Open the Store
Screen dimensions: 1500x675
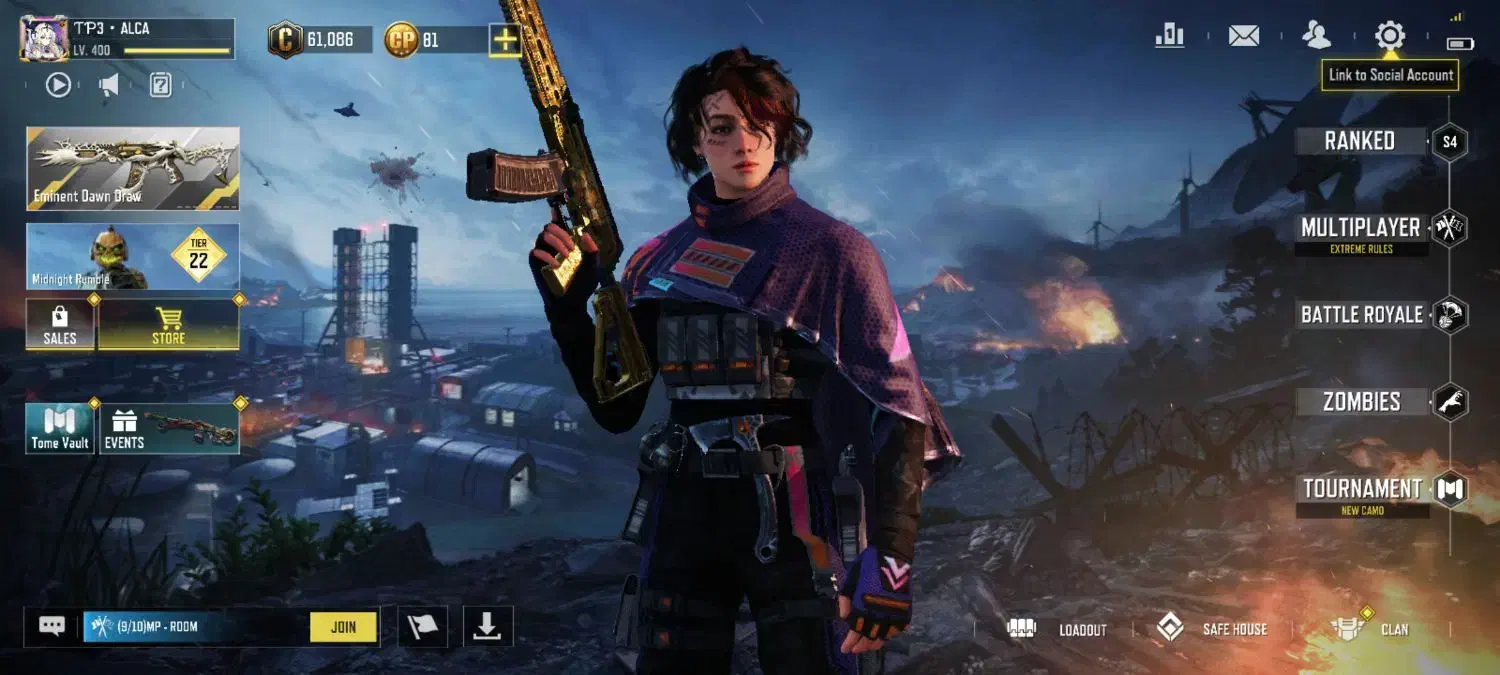pos(168,325)
